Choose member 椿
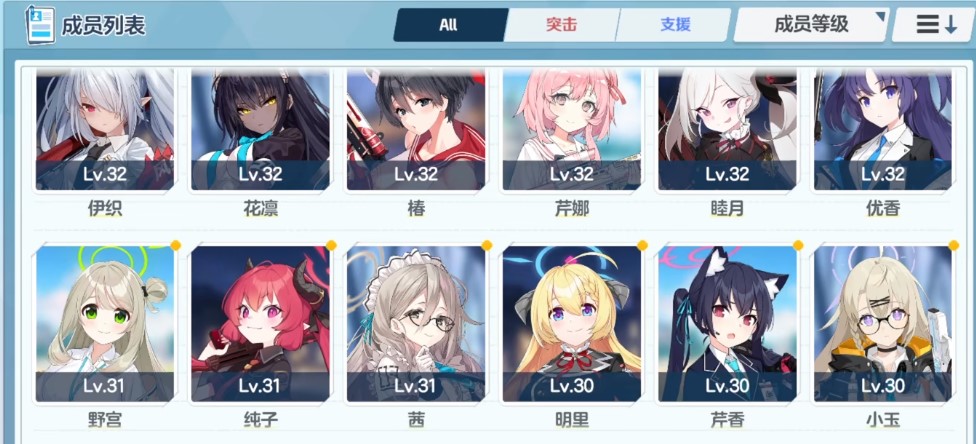 coord(416,130)
